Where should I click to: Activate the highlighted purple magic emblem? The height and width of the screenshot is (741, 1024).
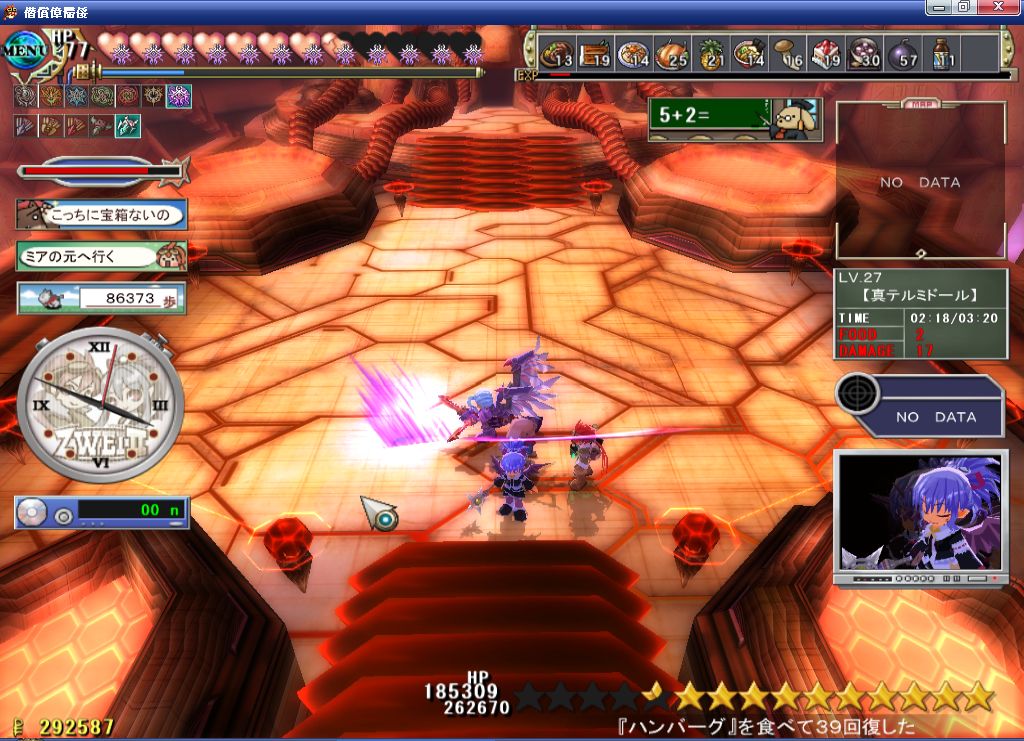tap(179, 96)
